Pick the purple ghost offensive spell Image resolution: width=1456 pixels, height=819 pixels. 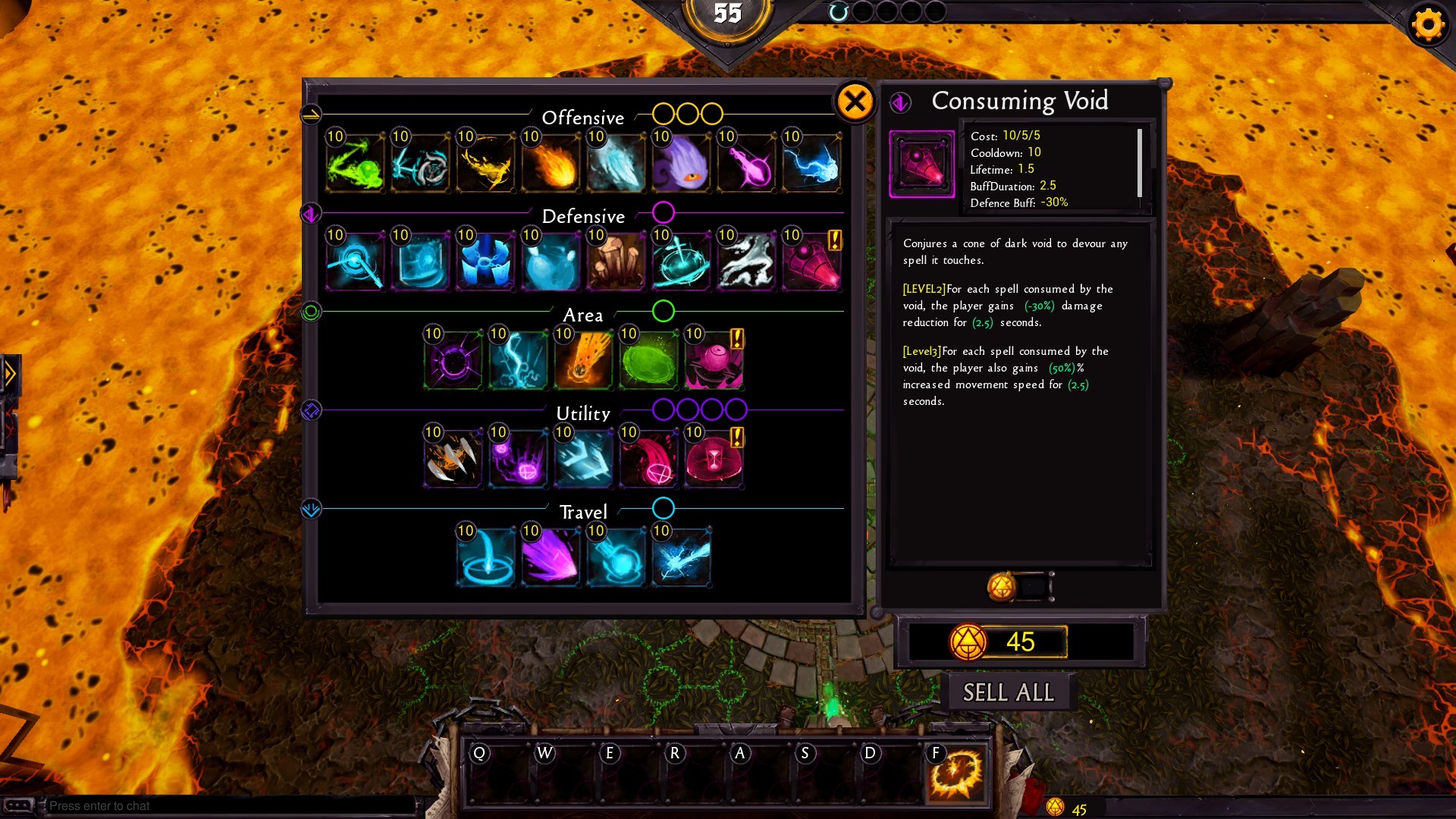[x=682, y=163]
